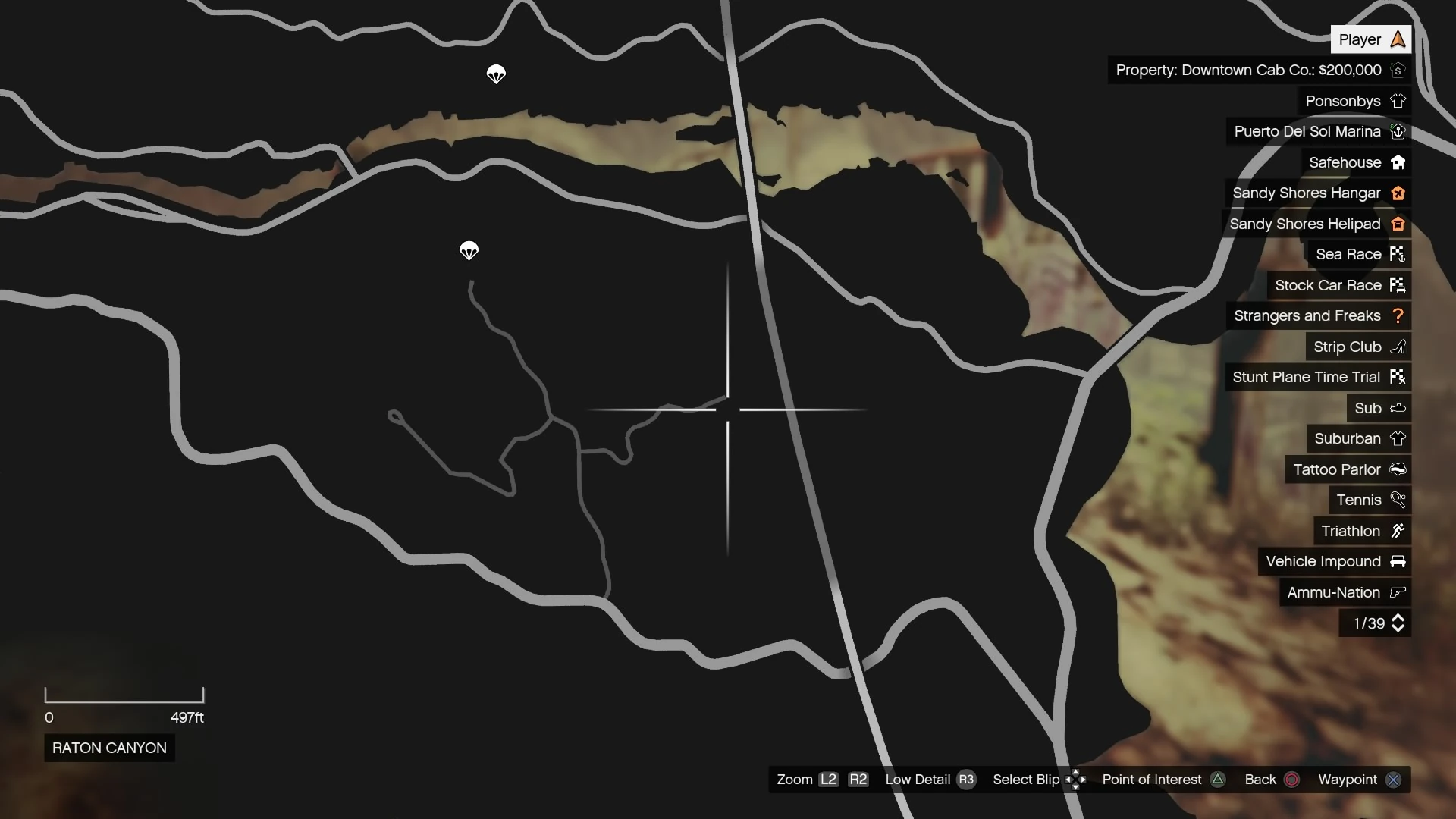Click the Sea Race checkered flag icon

(x=1399, y=254)
